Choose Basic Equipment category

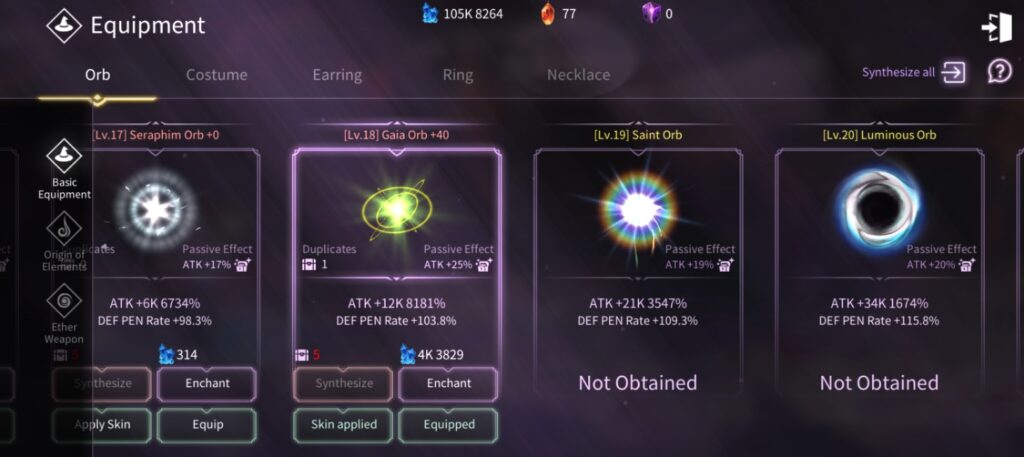coord(64,170)
